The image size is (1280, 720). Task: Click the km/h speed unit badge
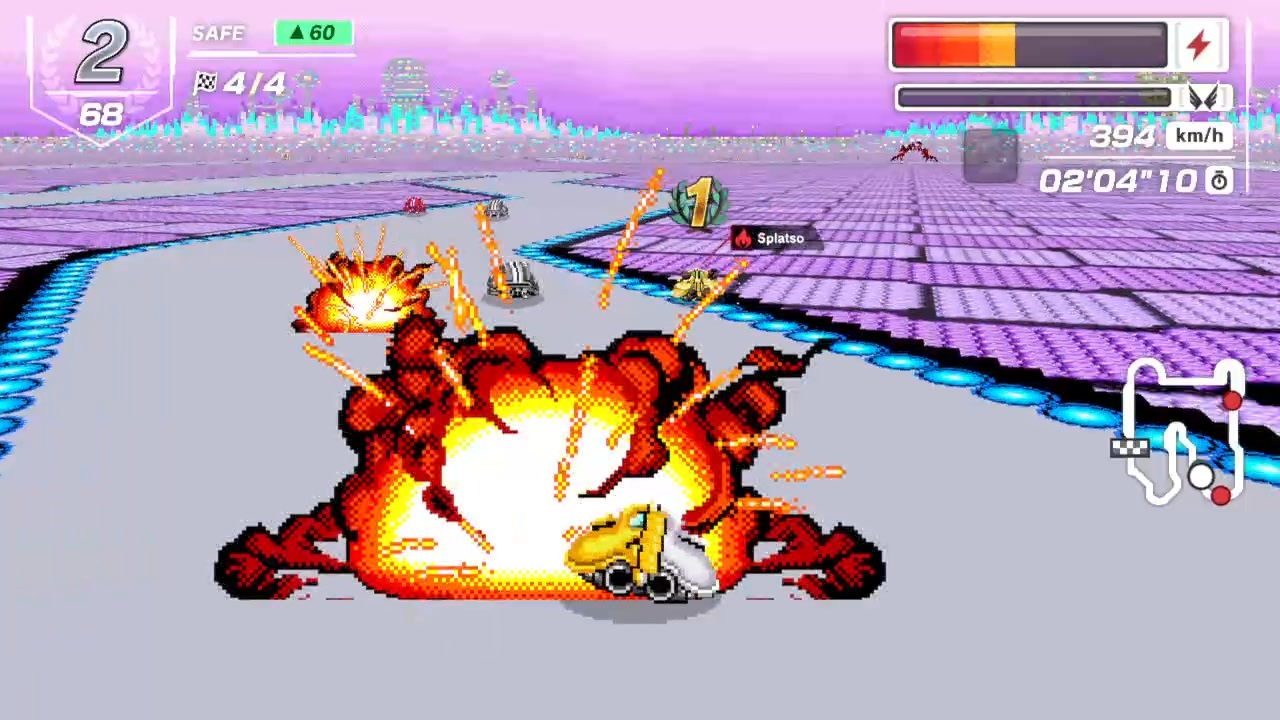(1198, 136)
